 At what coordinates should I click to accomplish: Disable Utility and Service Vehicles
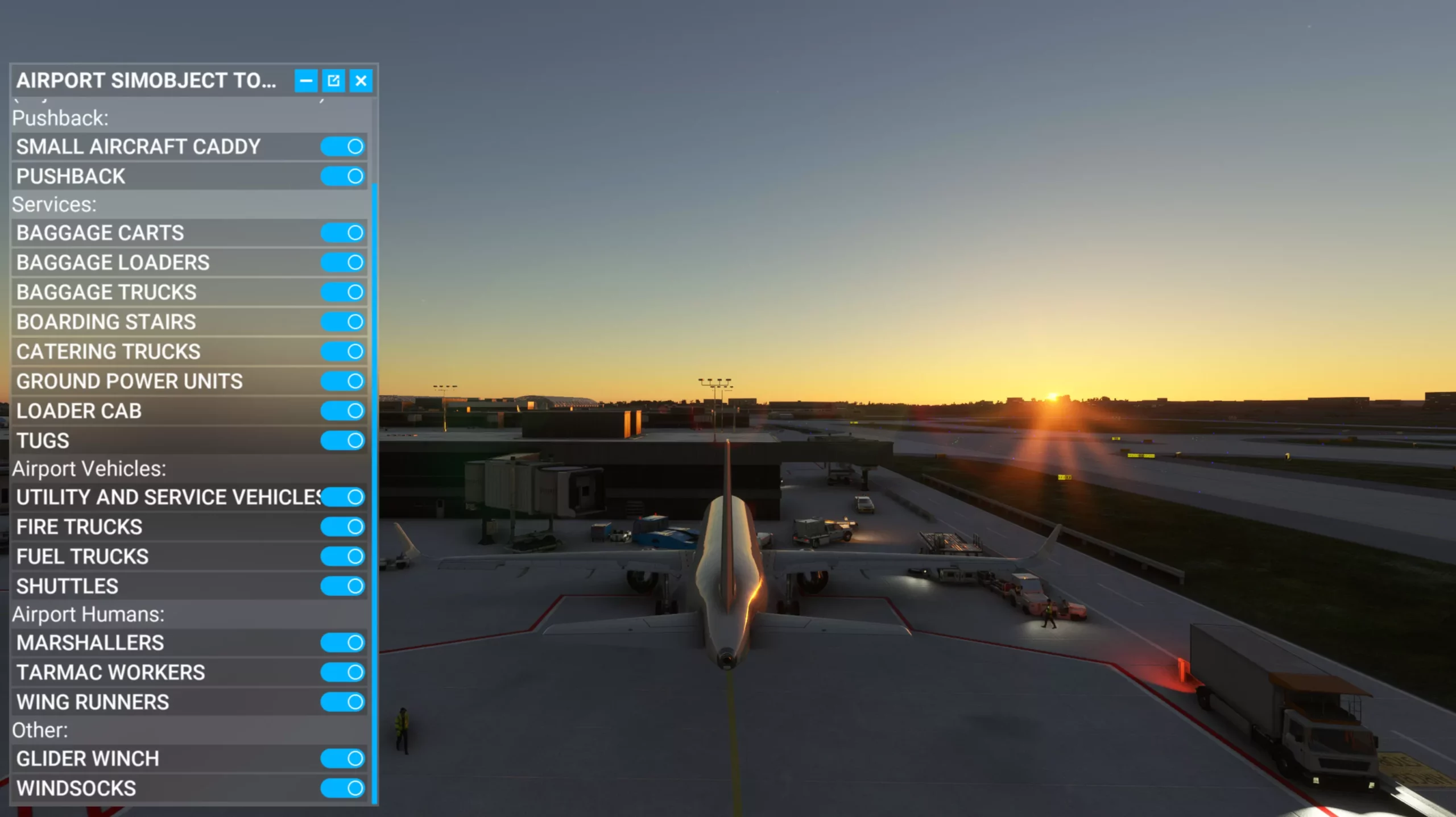pyautogui.click(x=342, y=497)
